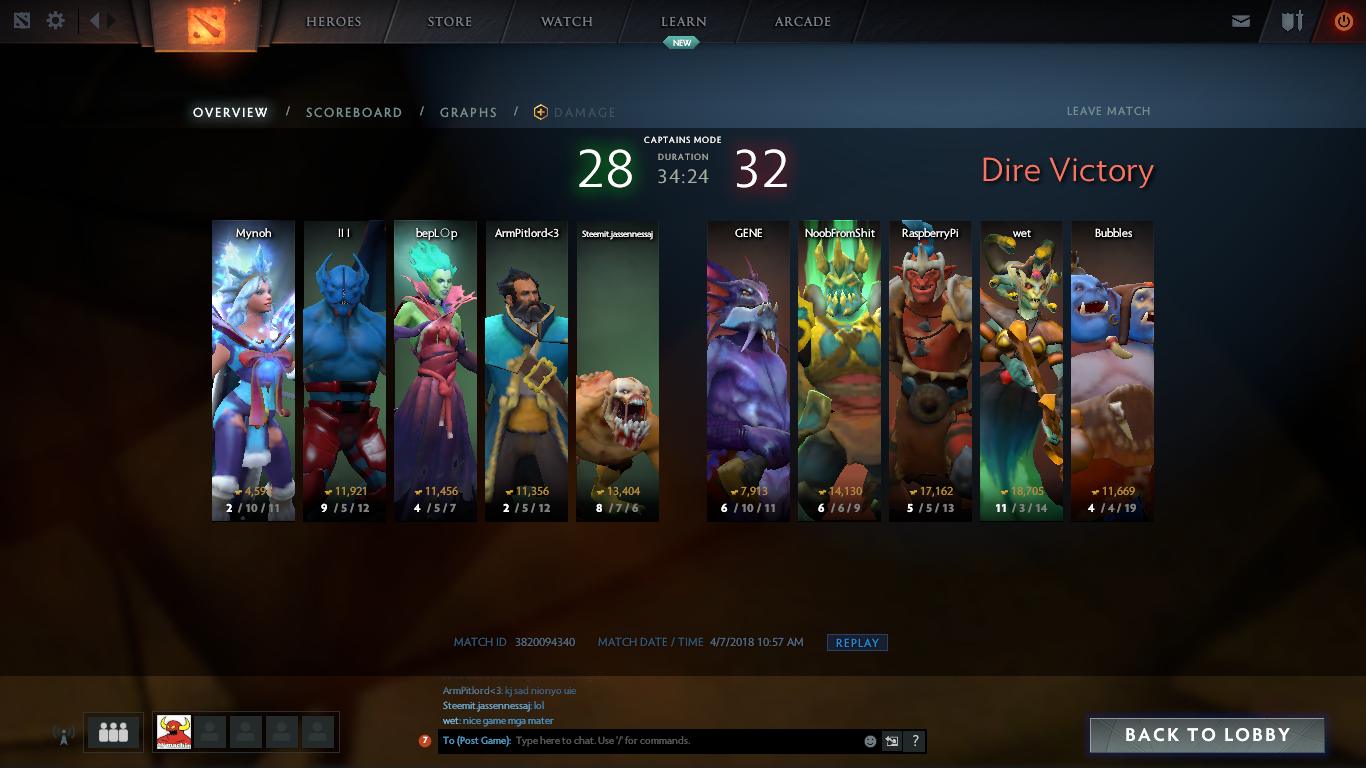Viewport: 1366px width, 768px height.
Task: Switch to the Scoreboard tab
Action: pyautogui.click(x=354, y=113)
